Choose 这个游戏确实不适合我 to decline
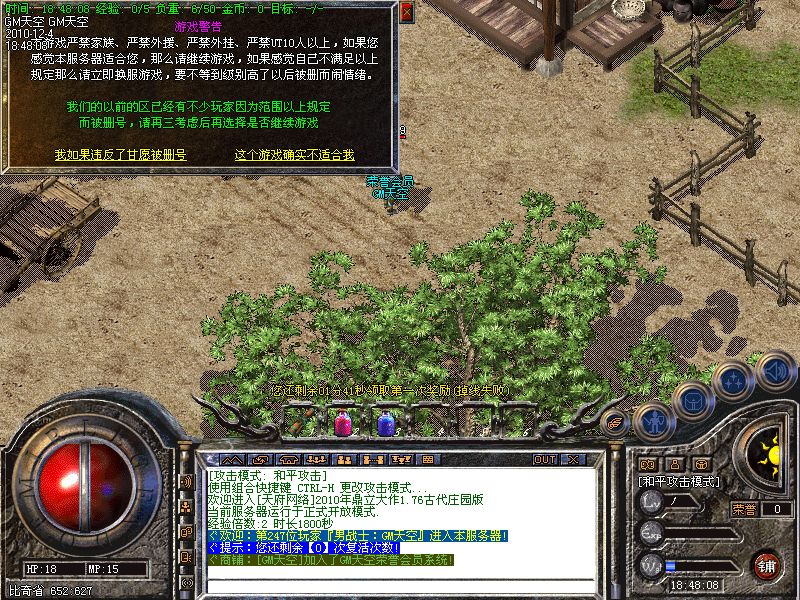Image resolution: width=800 pixels, height=600 pixels. pos(294,155)
